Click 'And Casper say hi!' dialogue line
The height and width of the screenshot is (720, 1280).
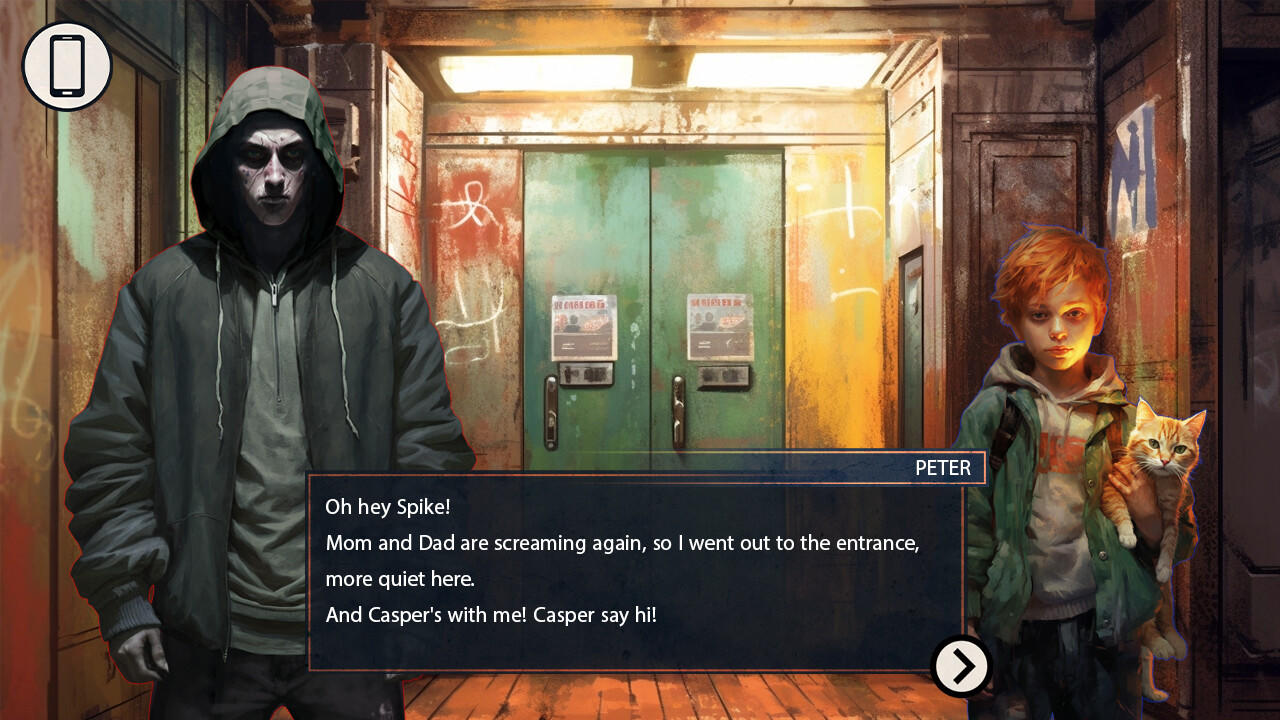490,615
